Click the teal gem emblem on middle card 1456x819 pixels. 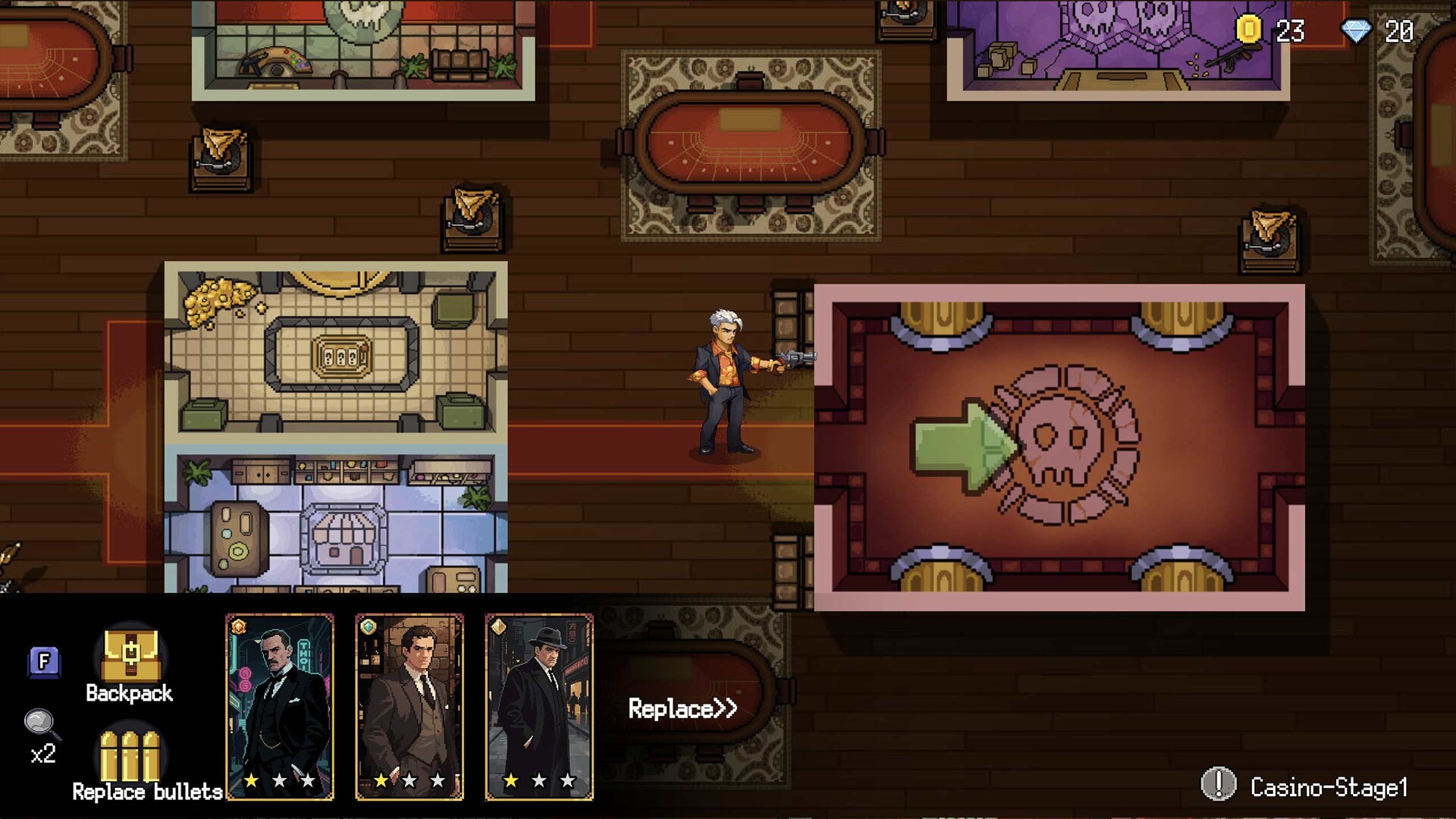[x=368, y=626]
